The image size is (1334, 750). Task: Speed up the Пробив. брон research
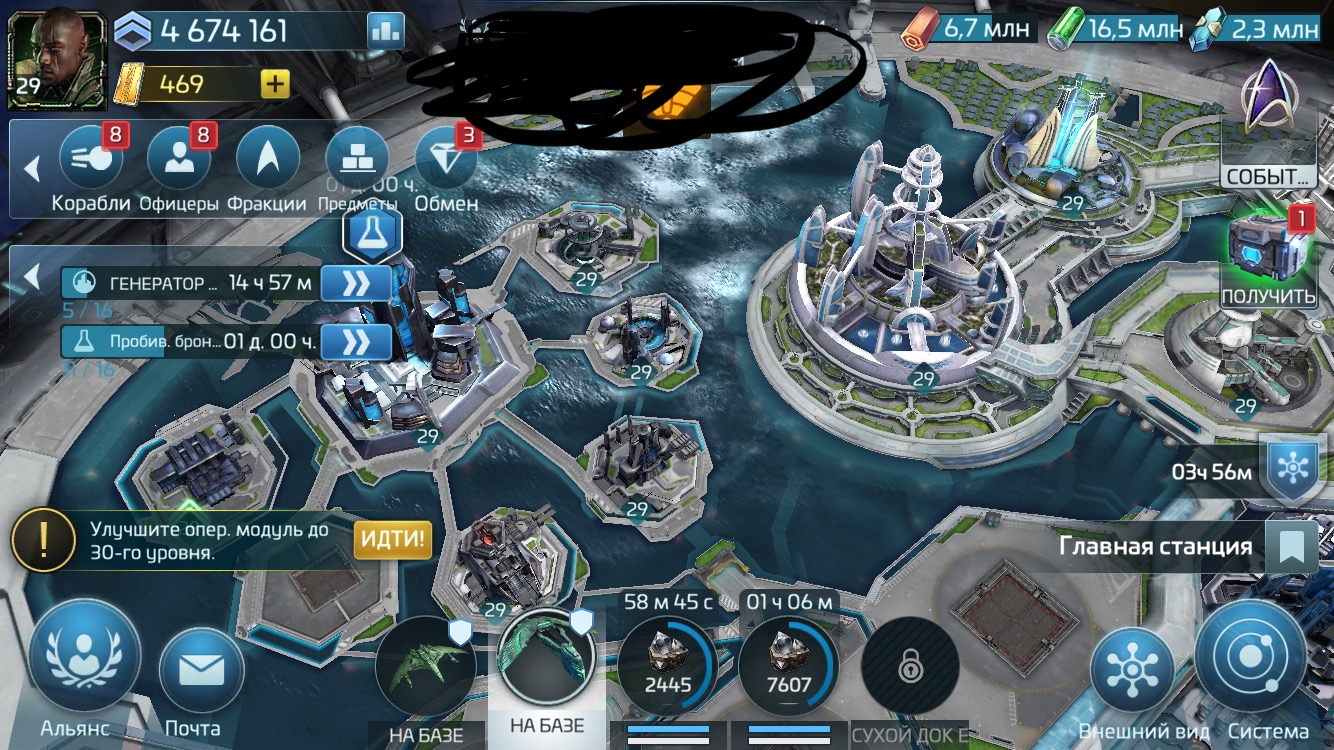point(355,341)
